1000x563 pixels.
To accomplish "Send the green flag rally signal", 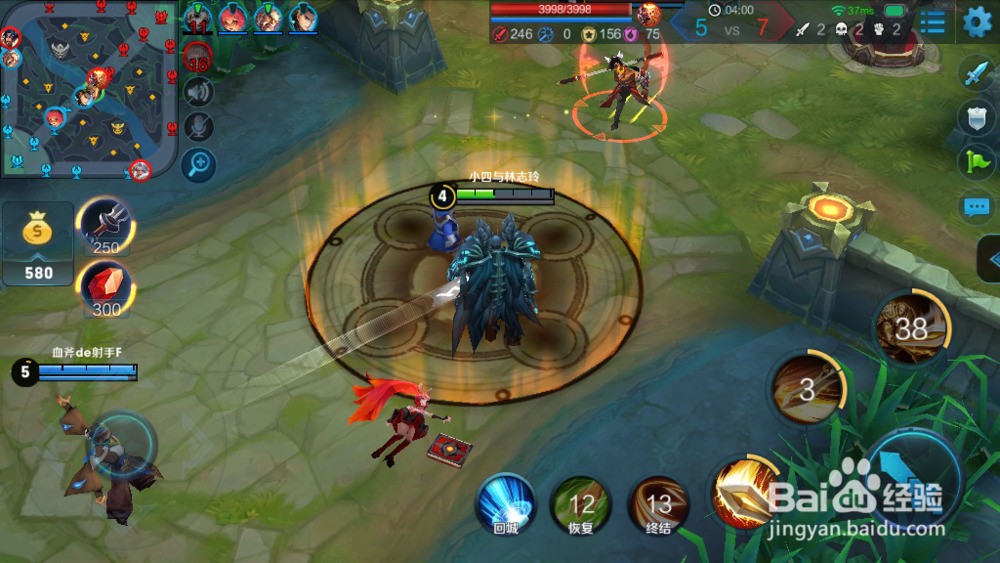I will (975, 162).
